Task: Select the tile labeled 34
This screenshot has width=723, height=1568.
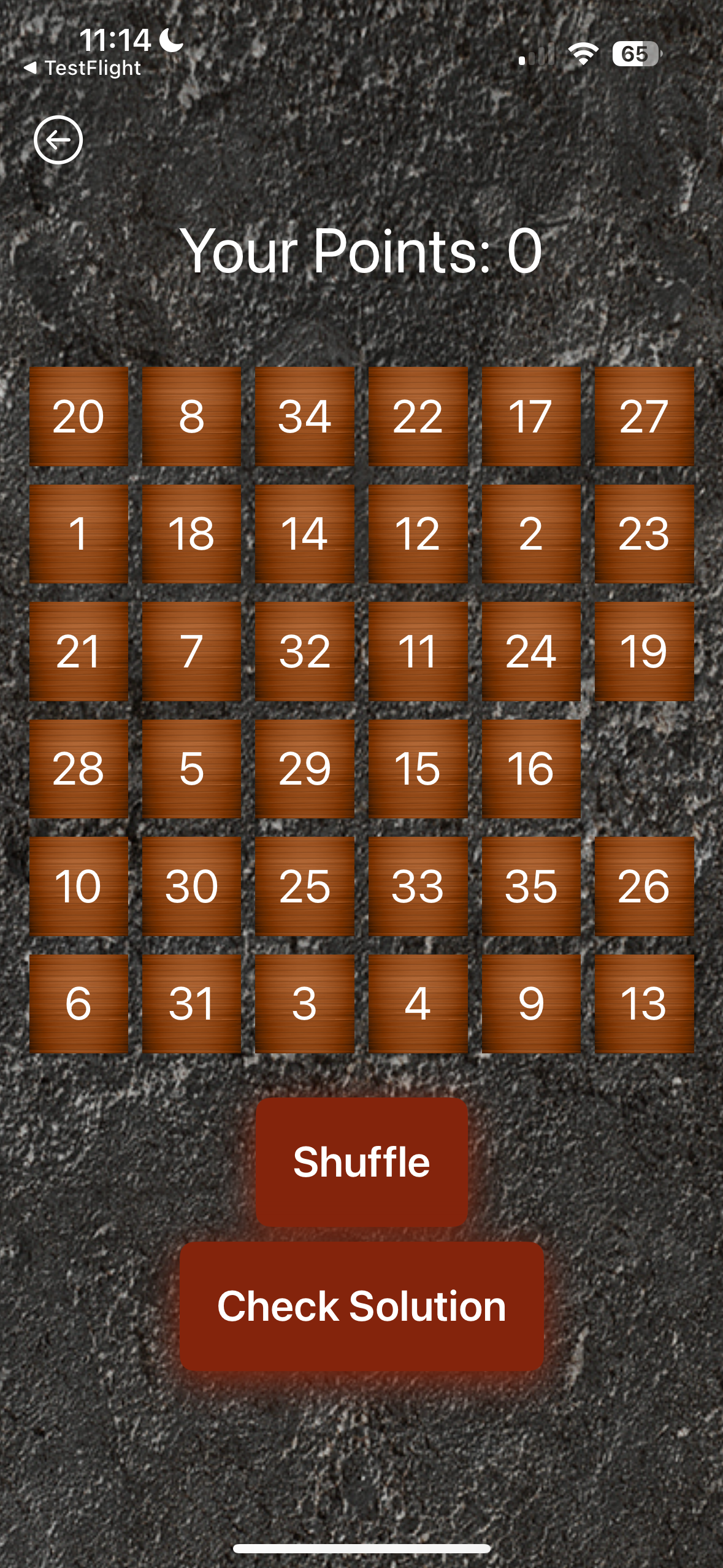Action: coord(305,417)
